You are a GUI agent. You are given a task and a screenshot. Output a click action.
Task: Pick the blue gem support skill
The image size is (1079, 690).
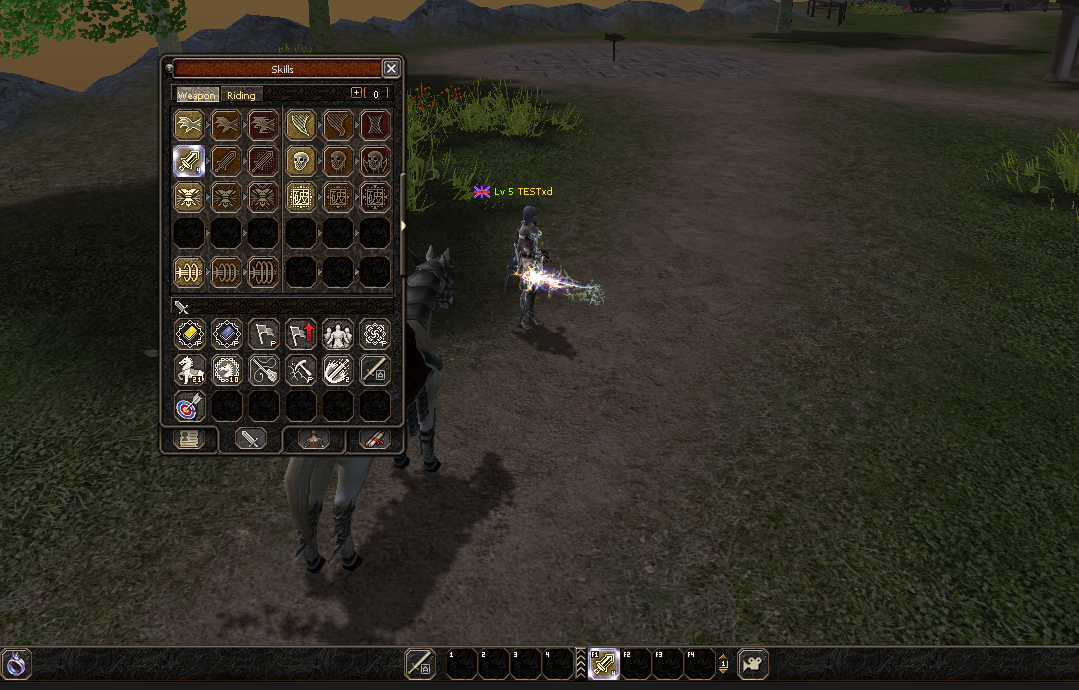point(226,333)
